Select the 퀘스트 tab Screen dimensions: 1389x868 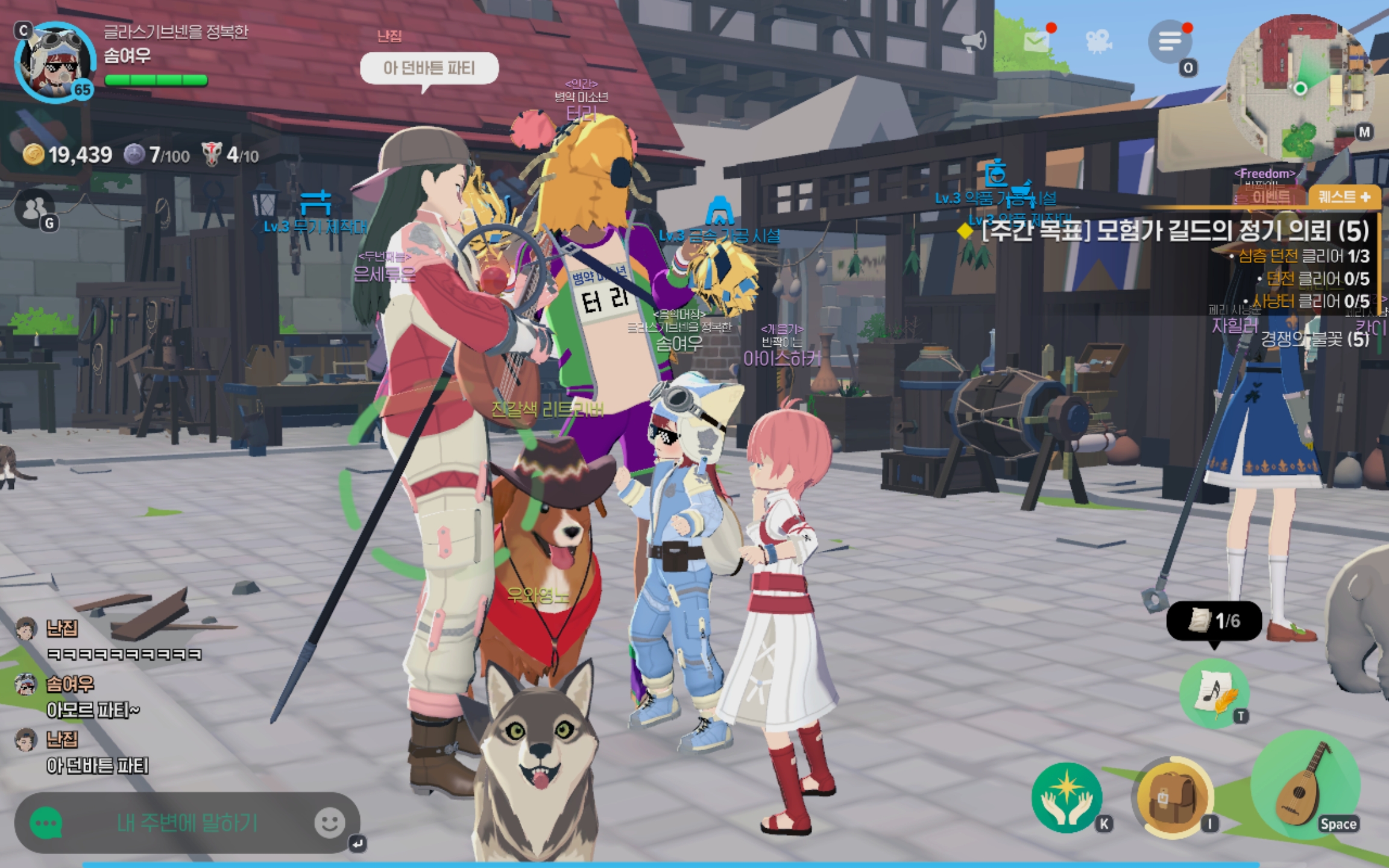tap(1344, 197)
